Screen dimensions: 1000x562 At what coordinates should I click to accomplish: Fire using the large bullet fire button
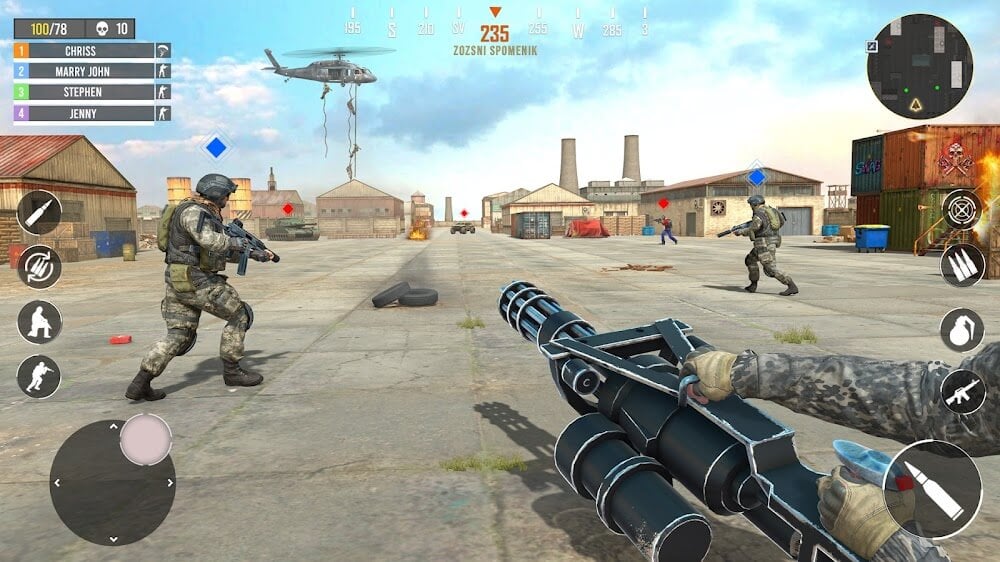tap(934, 489)
